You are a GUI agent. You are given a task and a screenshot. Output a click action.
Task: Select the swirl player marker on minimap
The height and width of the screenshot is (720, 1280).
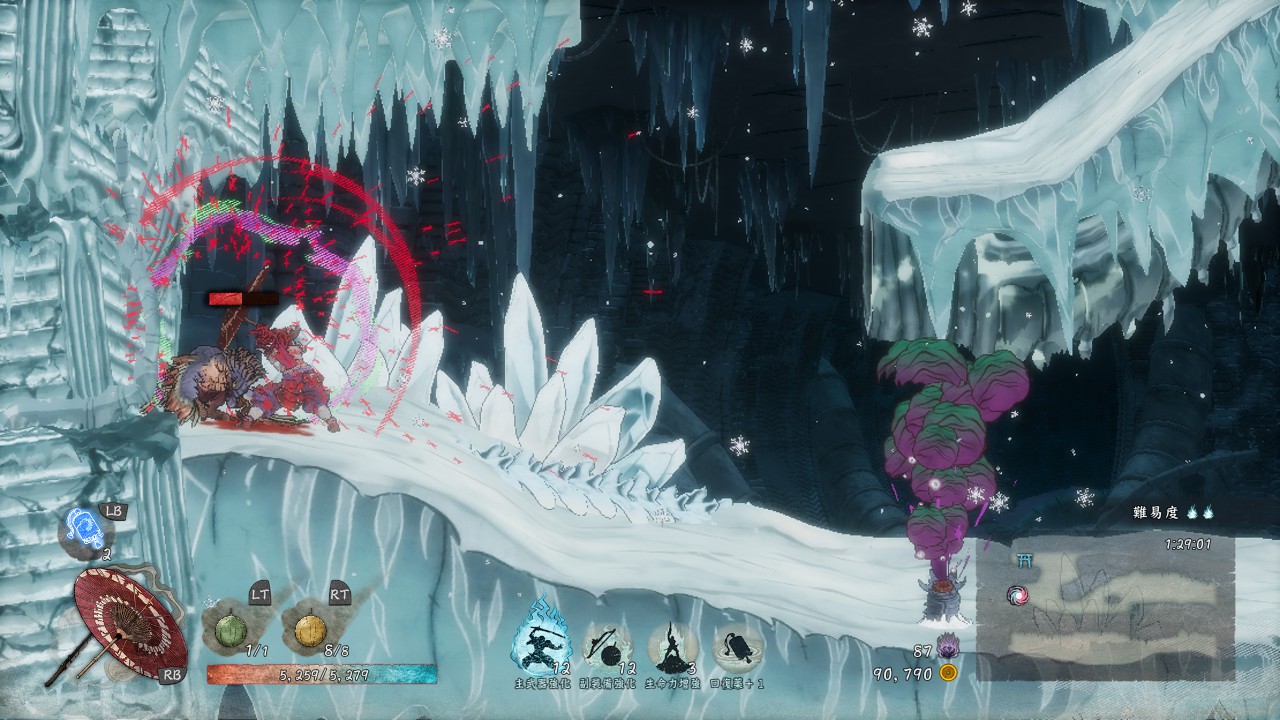(1017, 596)
